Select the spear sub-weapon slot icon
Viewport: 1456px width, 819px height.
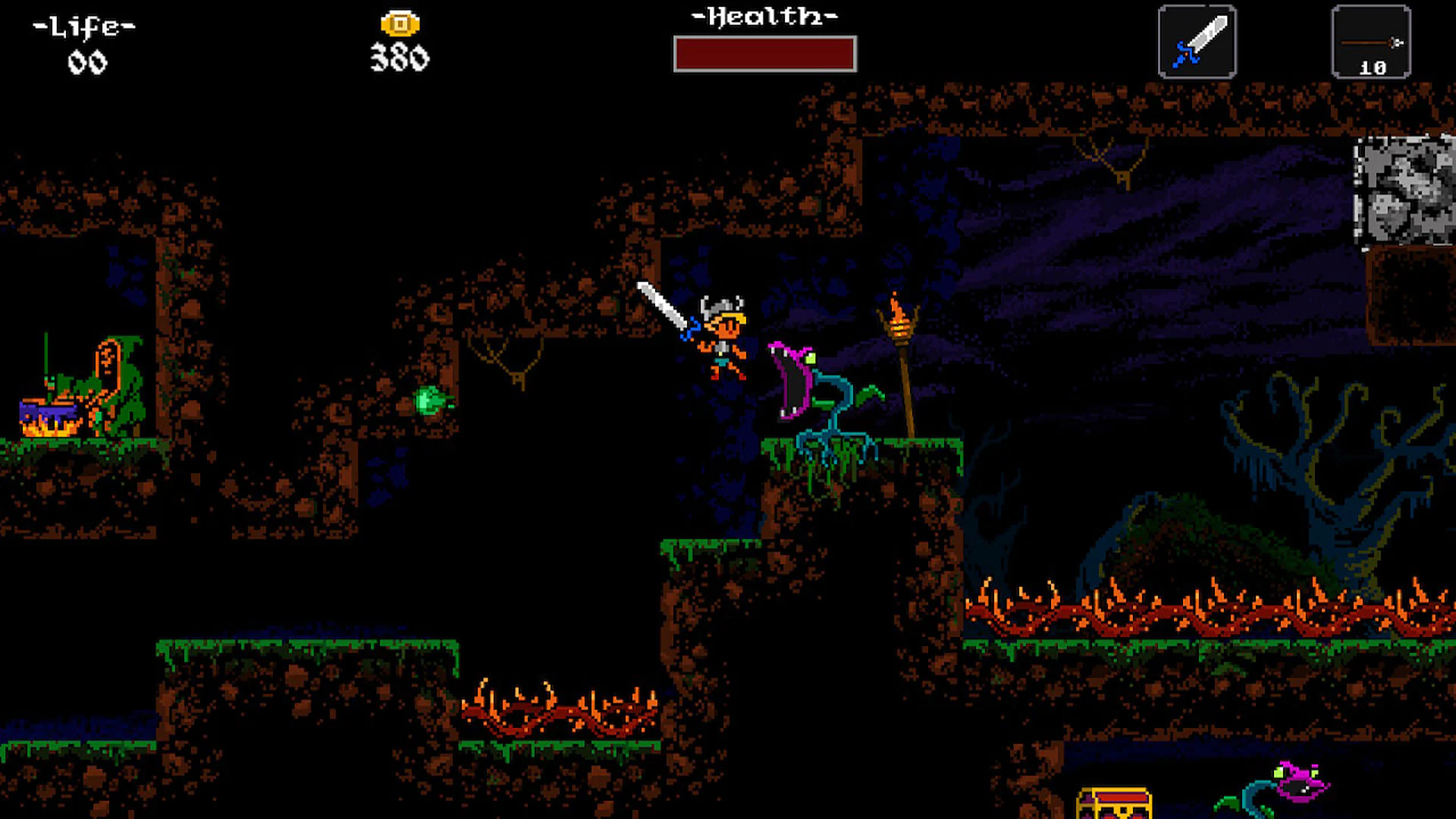(1370, 42)
